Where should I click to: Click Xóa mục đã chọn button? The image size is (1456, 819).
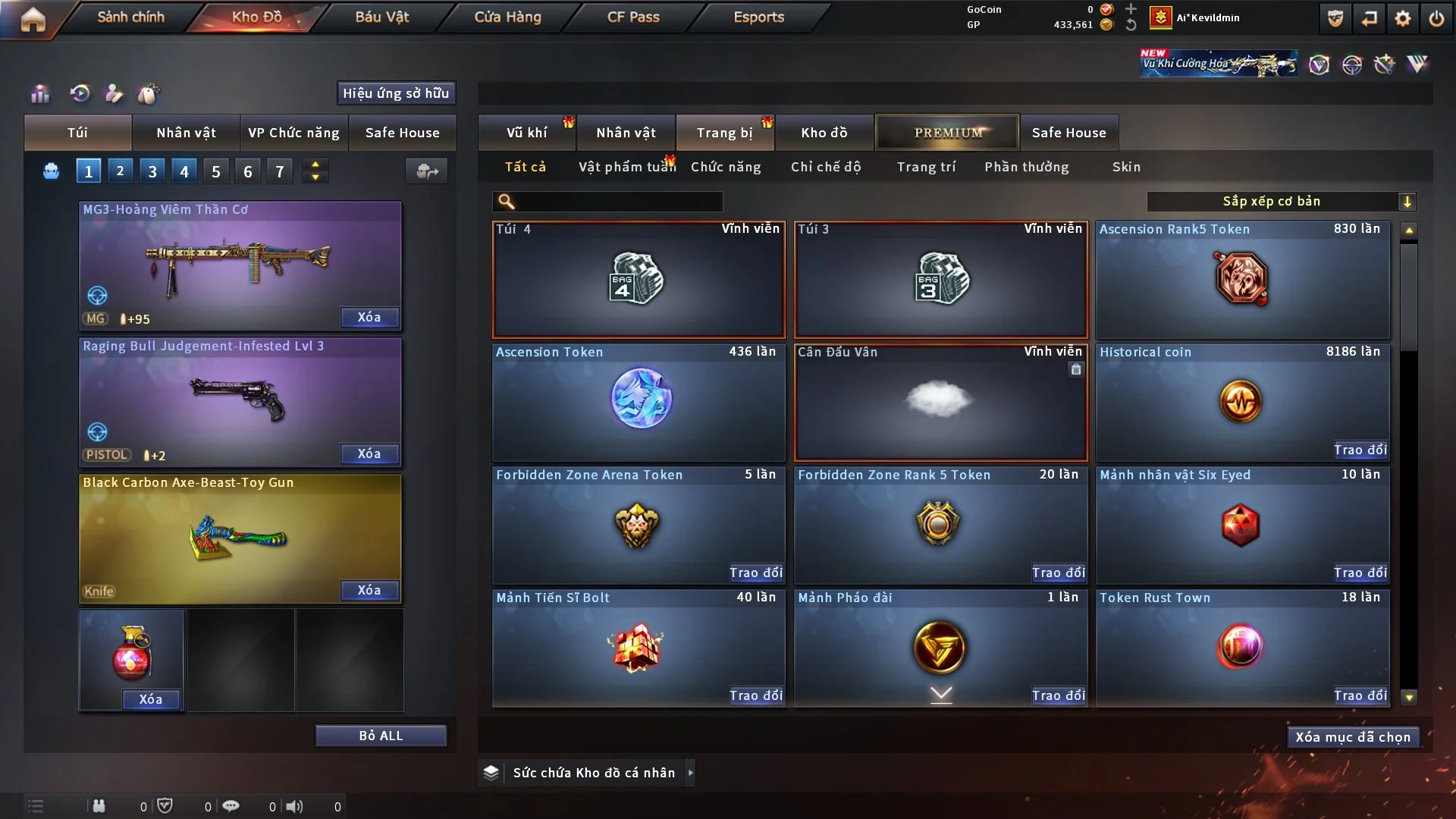[x=1353, y=737]
